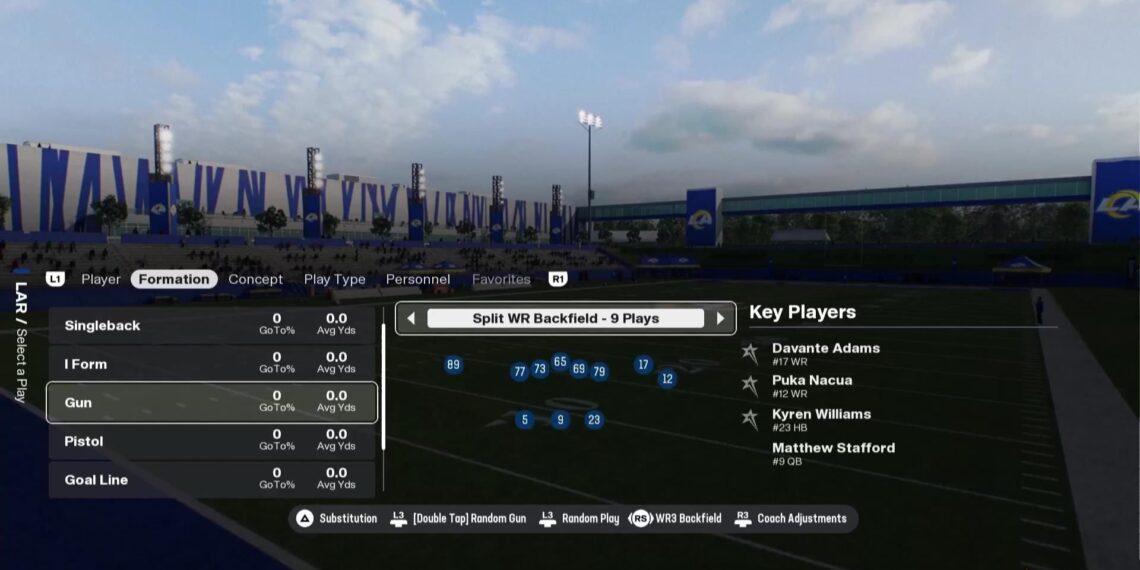
Task: Select the Formation tab
Action: tap(174, 280)
